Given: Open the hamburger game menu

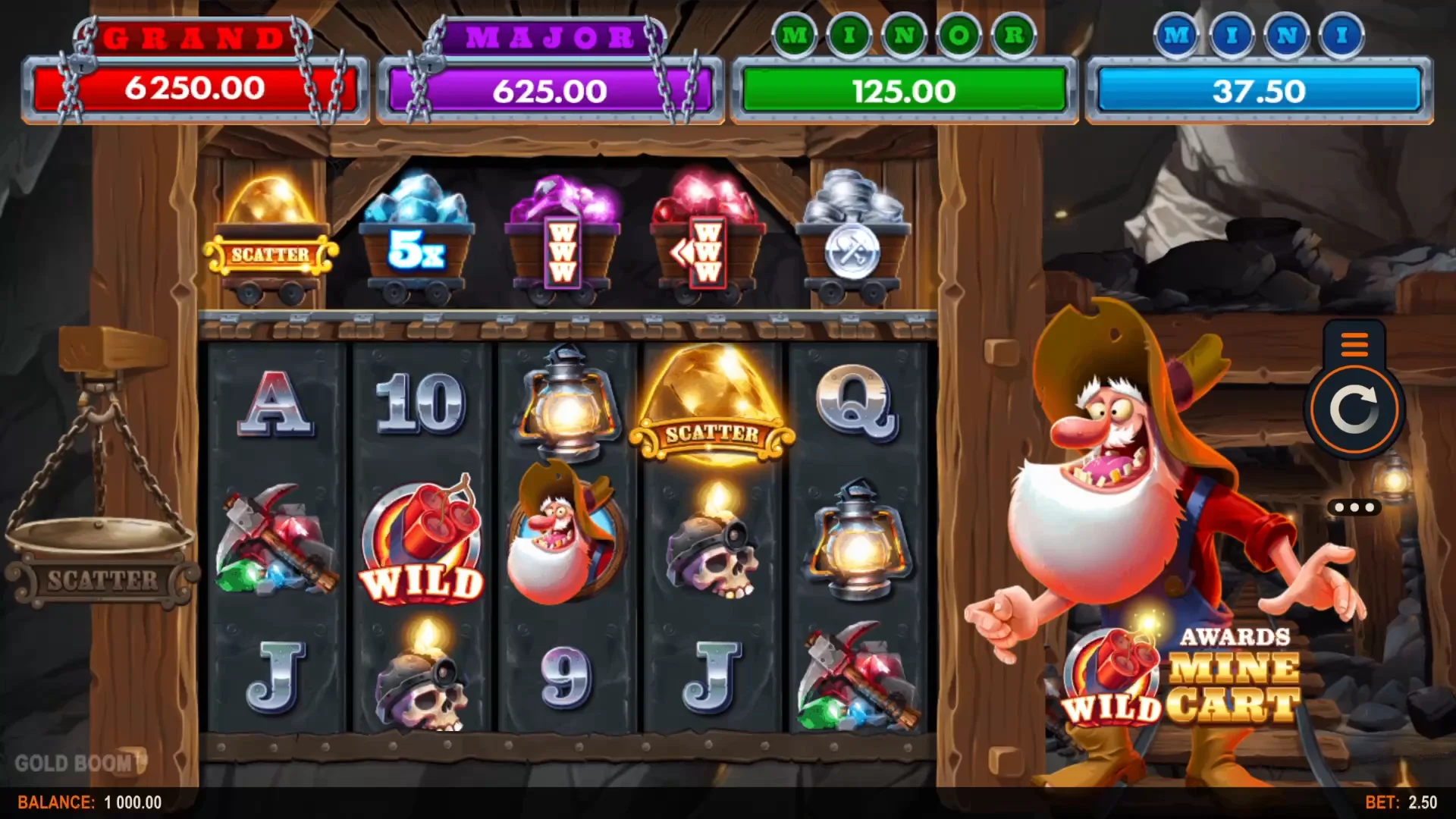Looking at the screenshot, I should click(1353, 345).
